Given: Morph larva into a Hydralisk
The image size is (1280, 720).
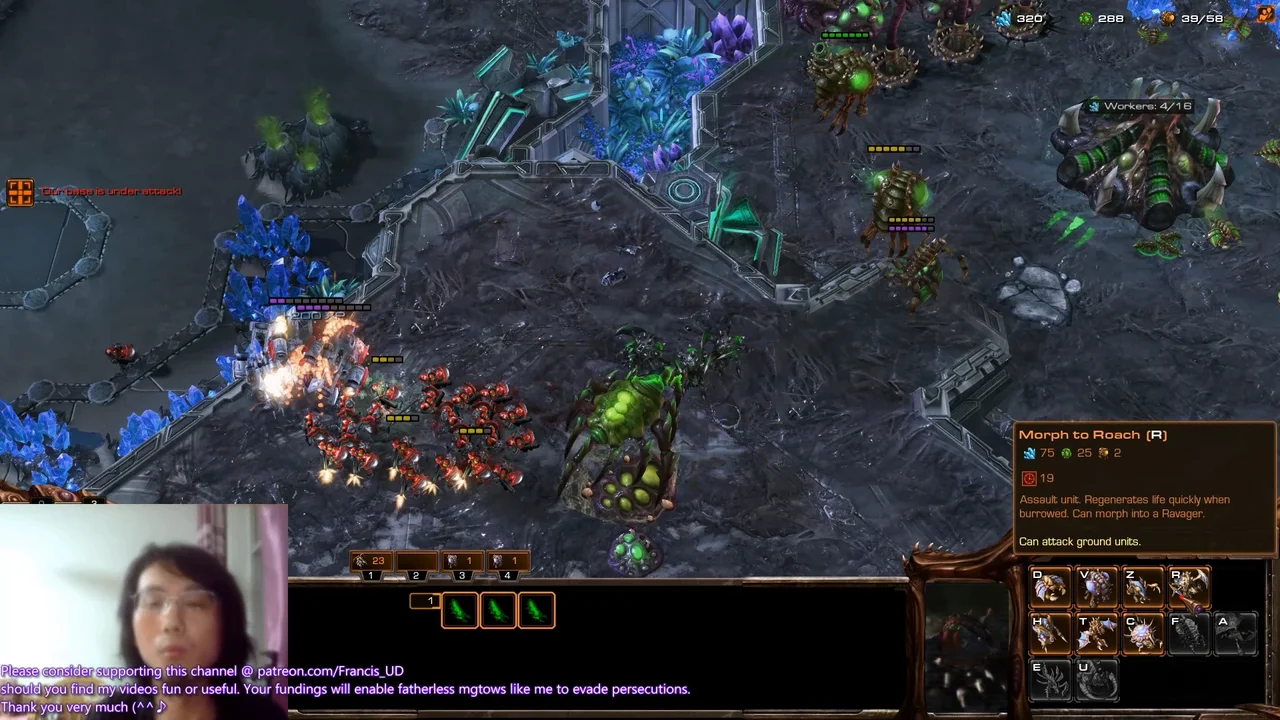Looking at the screenshot, I should pyautogui.click(x=1050, y=634).
